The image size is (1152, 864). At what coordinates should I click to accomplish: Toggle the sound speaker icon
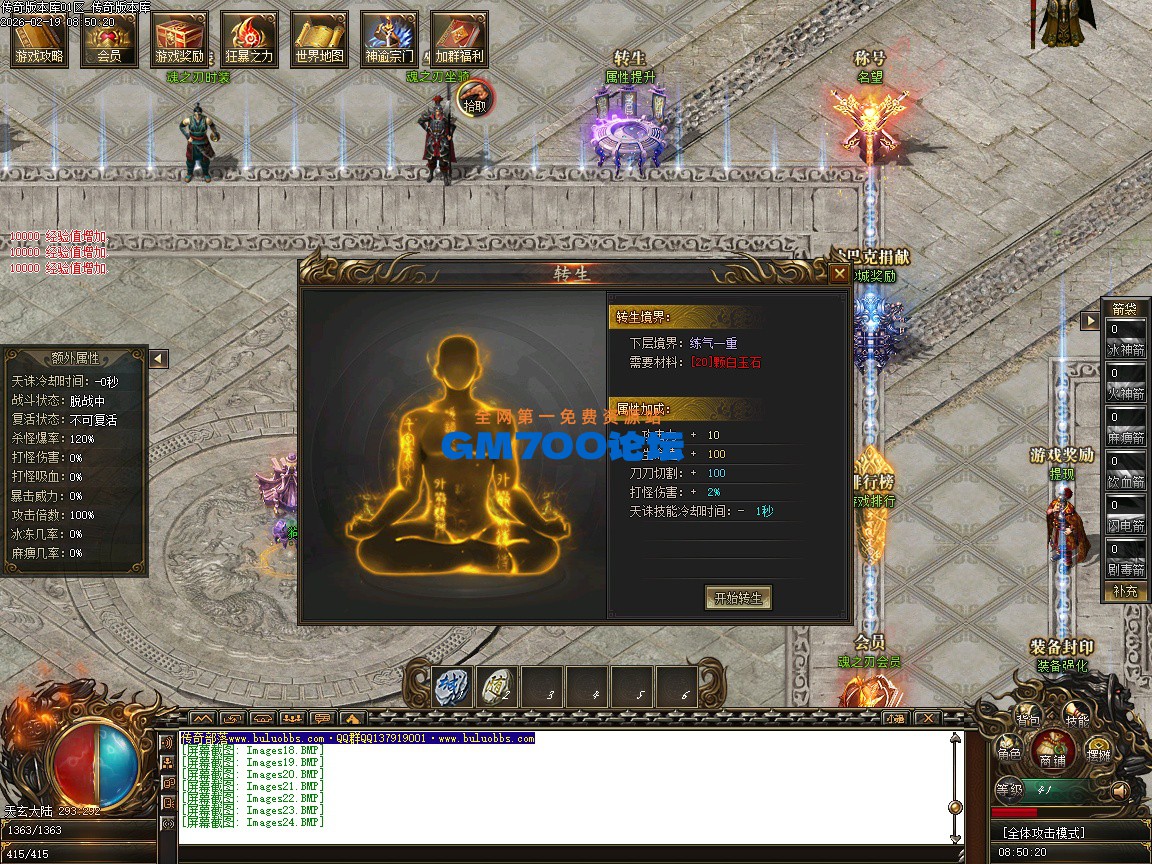1119,790
